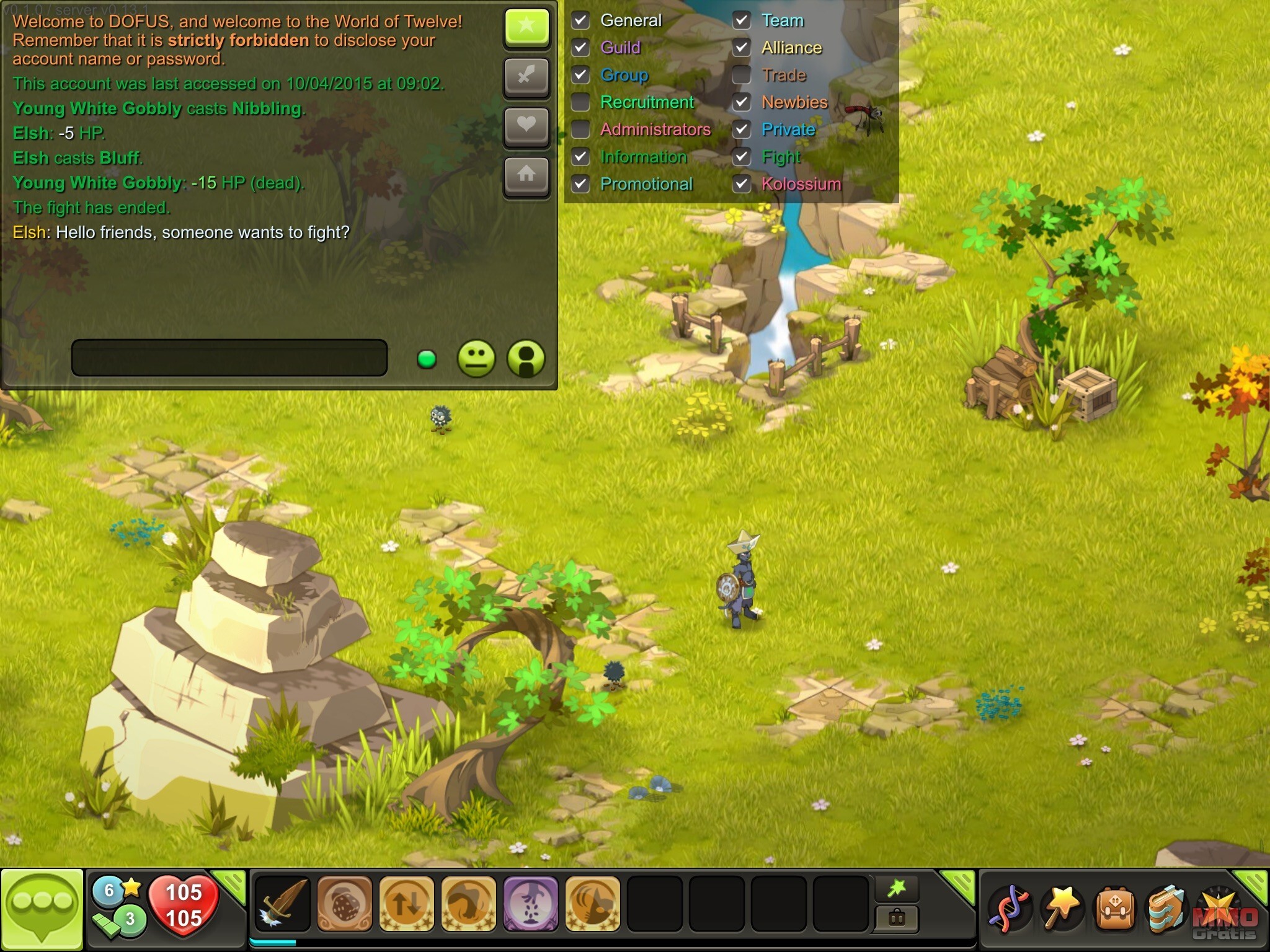This screenshot has width=1270, height=952.
Task: Activate the dice spell in the hotbar
Action: click(x=345, y=904)
